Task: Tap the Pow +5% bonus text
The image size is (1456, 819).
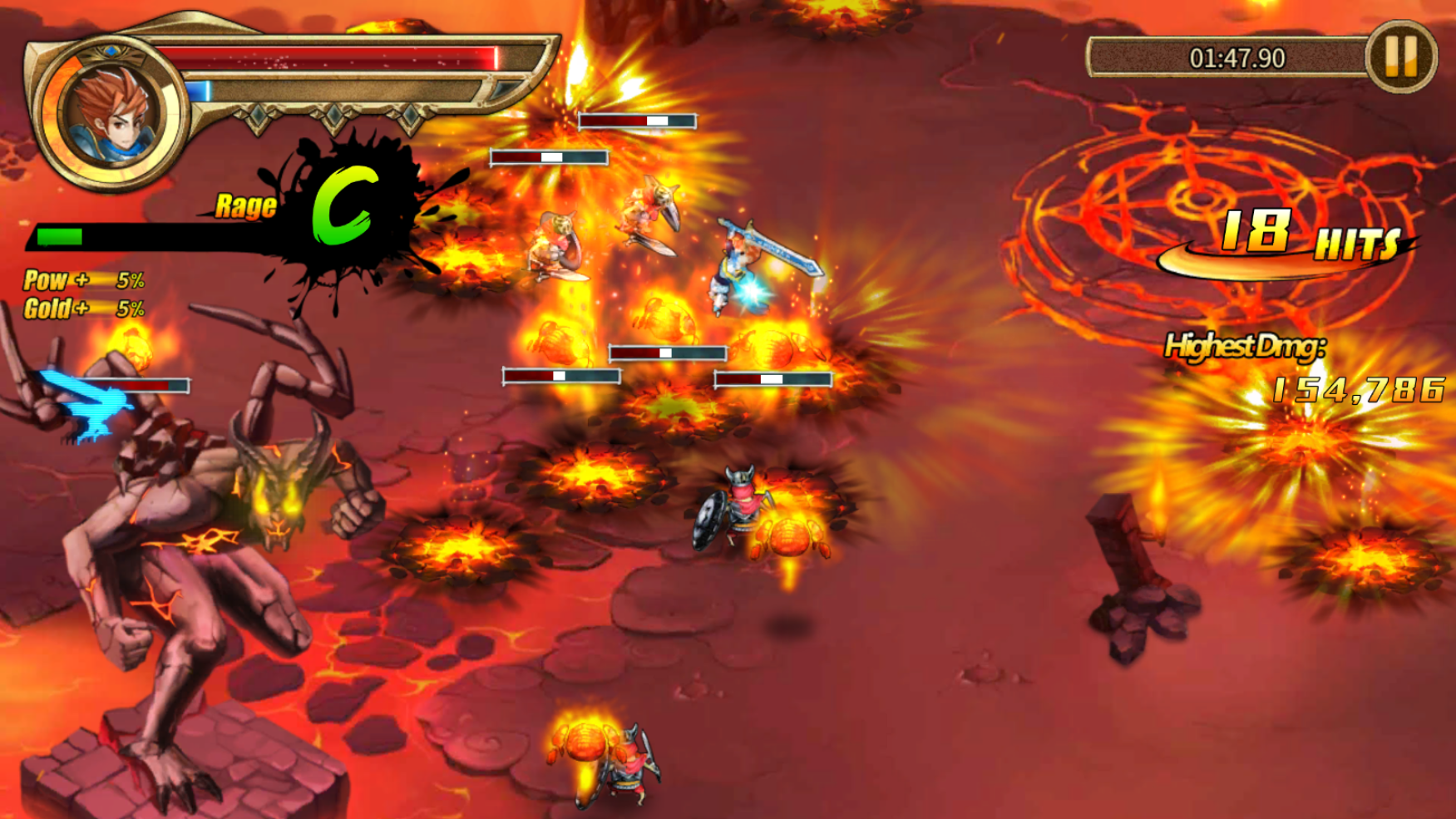Action: click(83, 281)
